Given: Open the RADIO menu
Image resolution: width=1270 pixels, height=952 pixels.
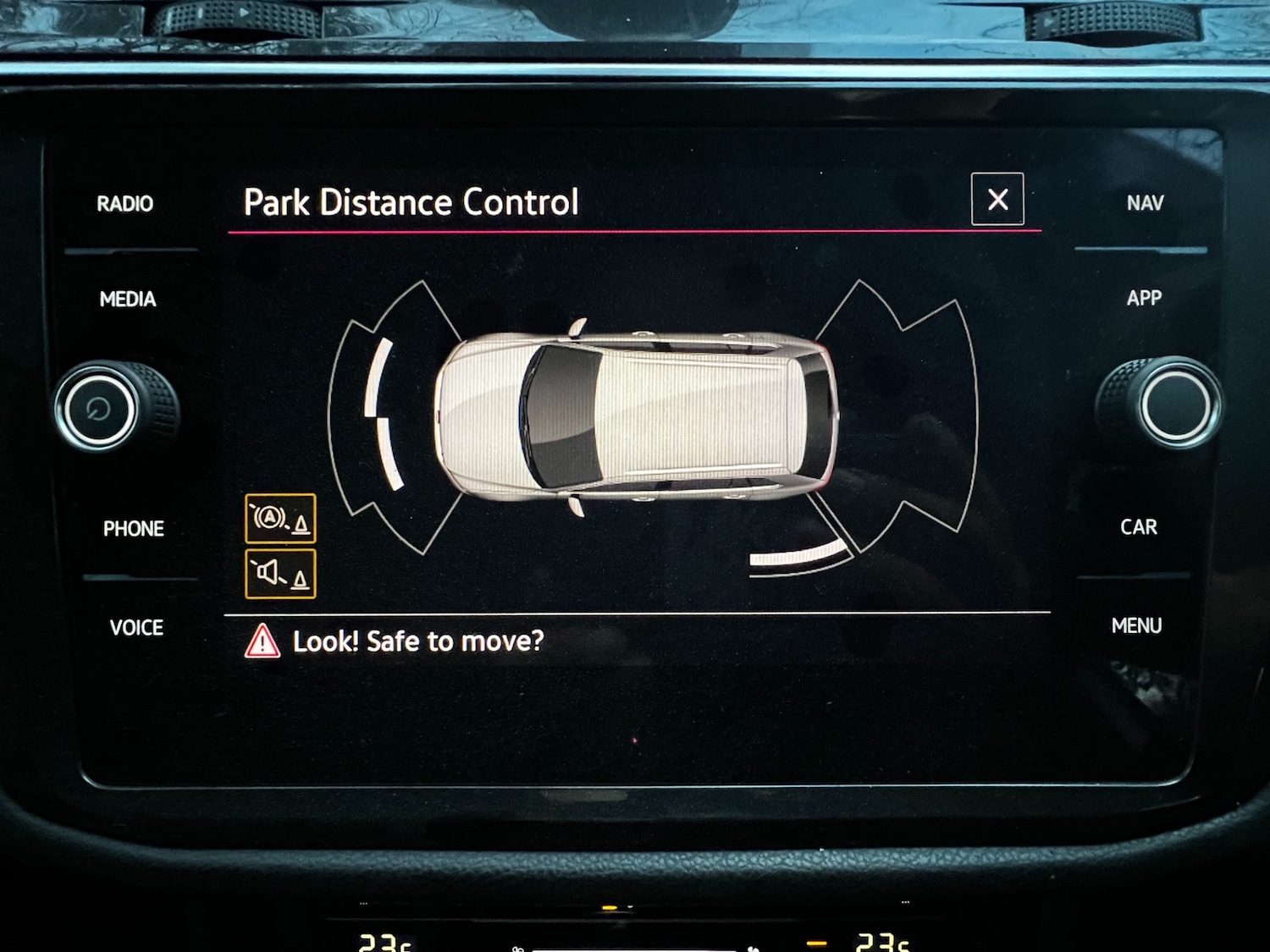Looking at the screenshot, I should tap(125, 204).
